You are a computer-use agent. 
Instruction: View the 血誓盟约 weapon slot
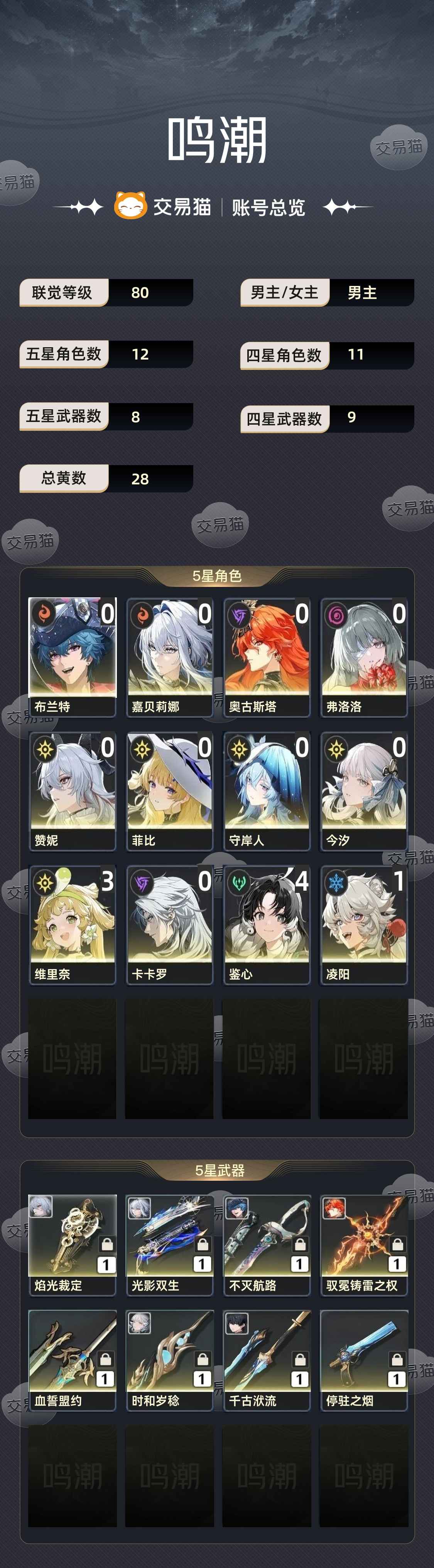[x=72, y=1359]
